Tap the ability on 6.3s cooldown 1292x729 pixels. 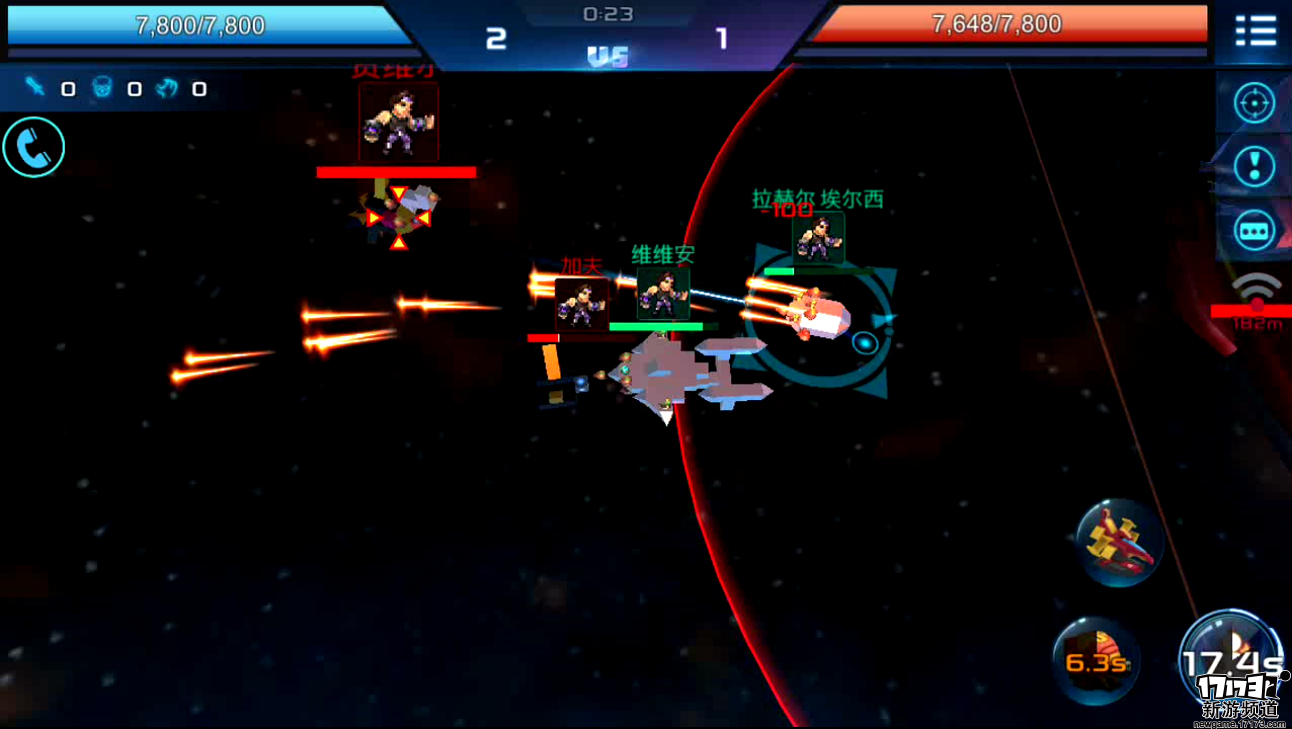(x=1096, y=661)
